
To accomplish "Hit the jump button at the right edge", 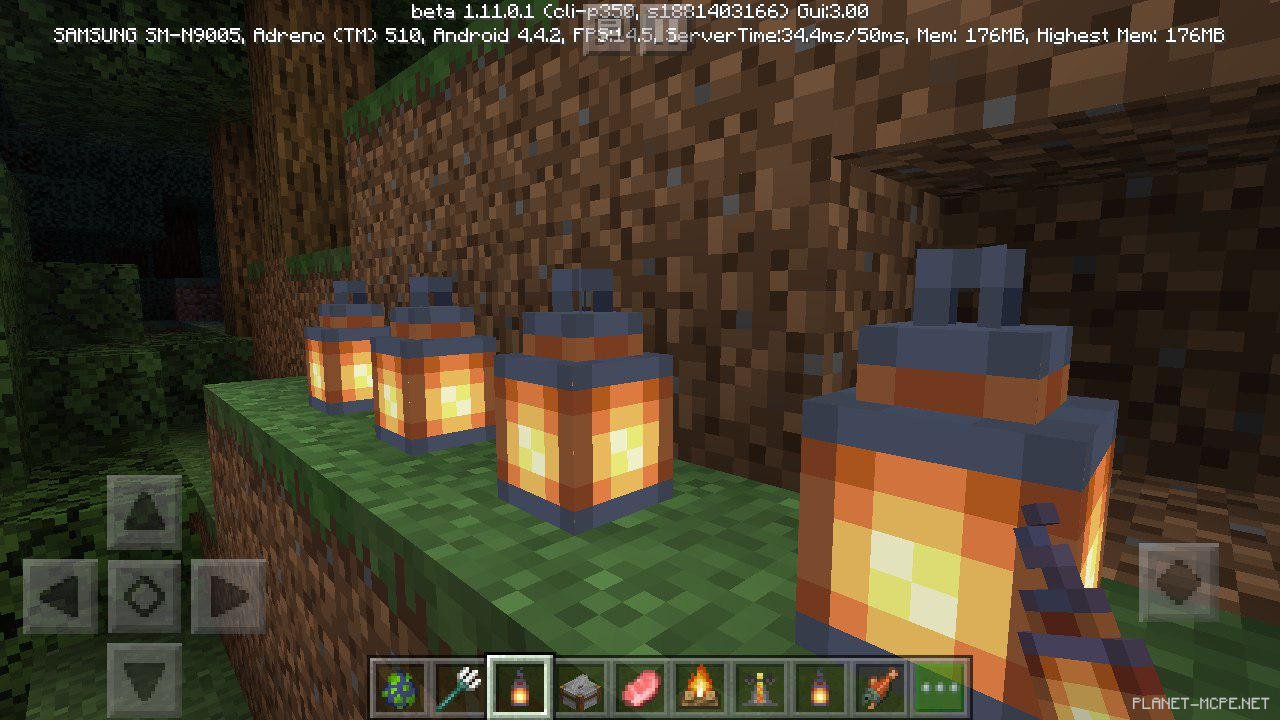I will [1178, 582].
